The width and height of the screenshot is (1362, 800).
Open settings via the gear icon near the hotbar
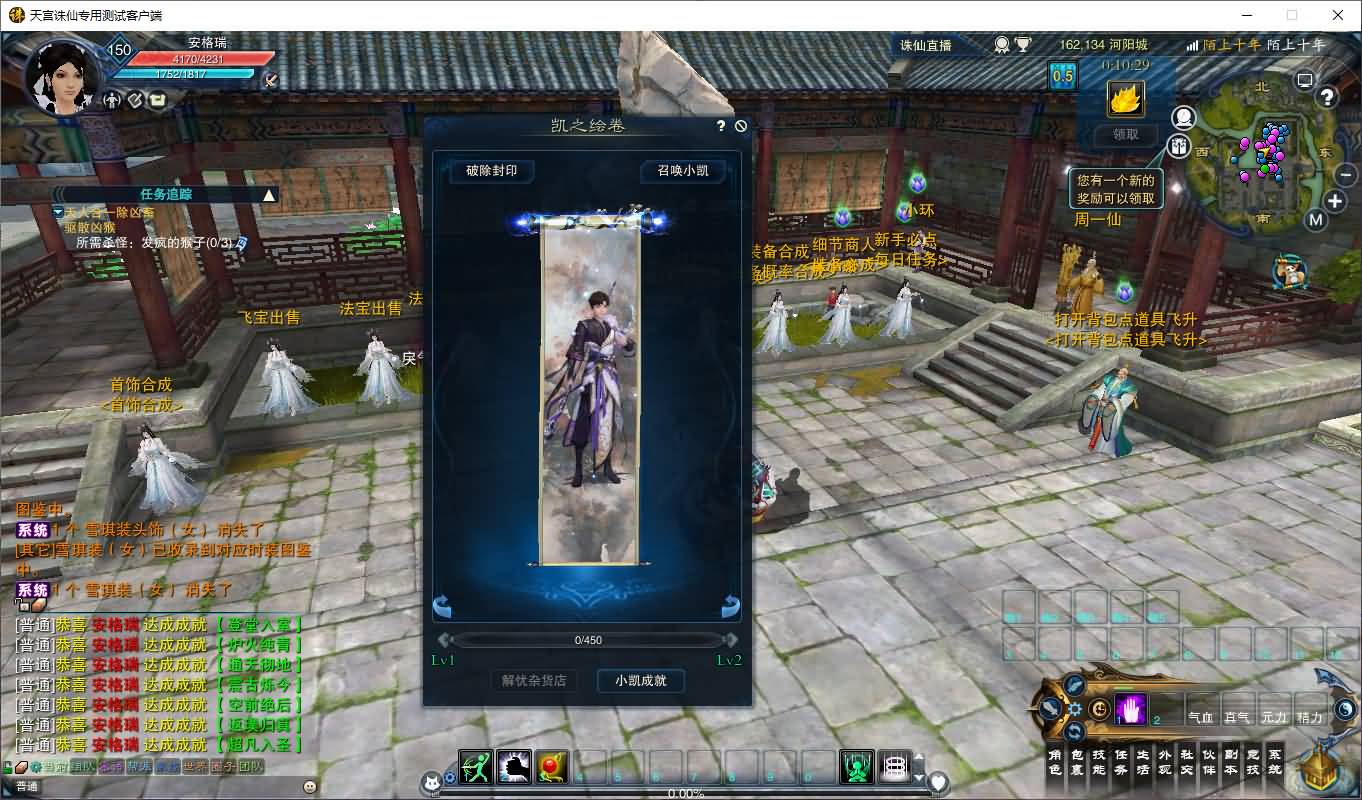tap(1075, 708)
